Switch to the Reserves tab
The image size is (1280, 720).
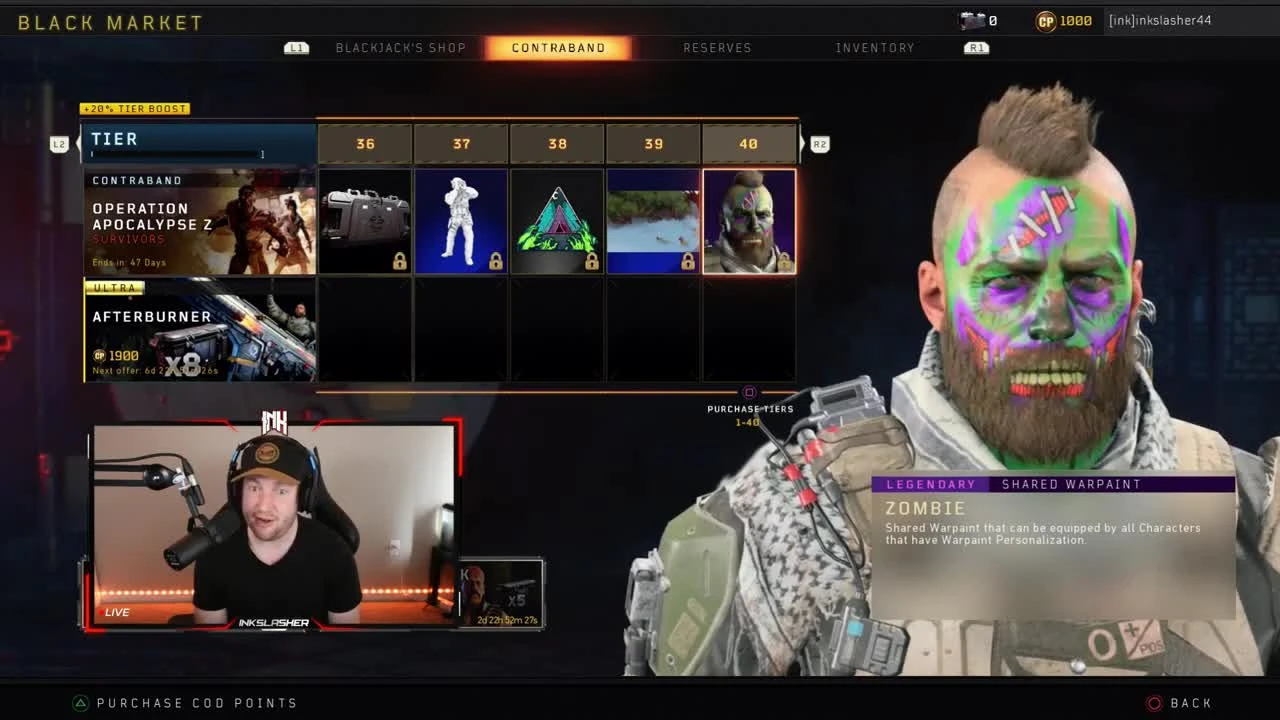point(718,47)
